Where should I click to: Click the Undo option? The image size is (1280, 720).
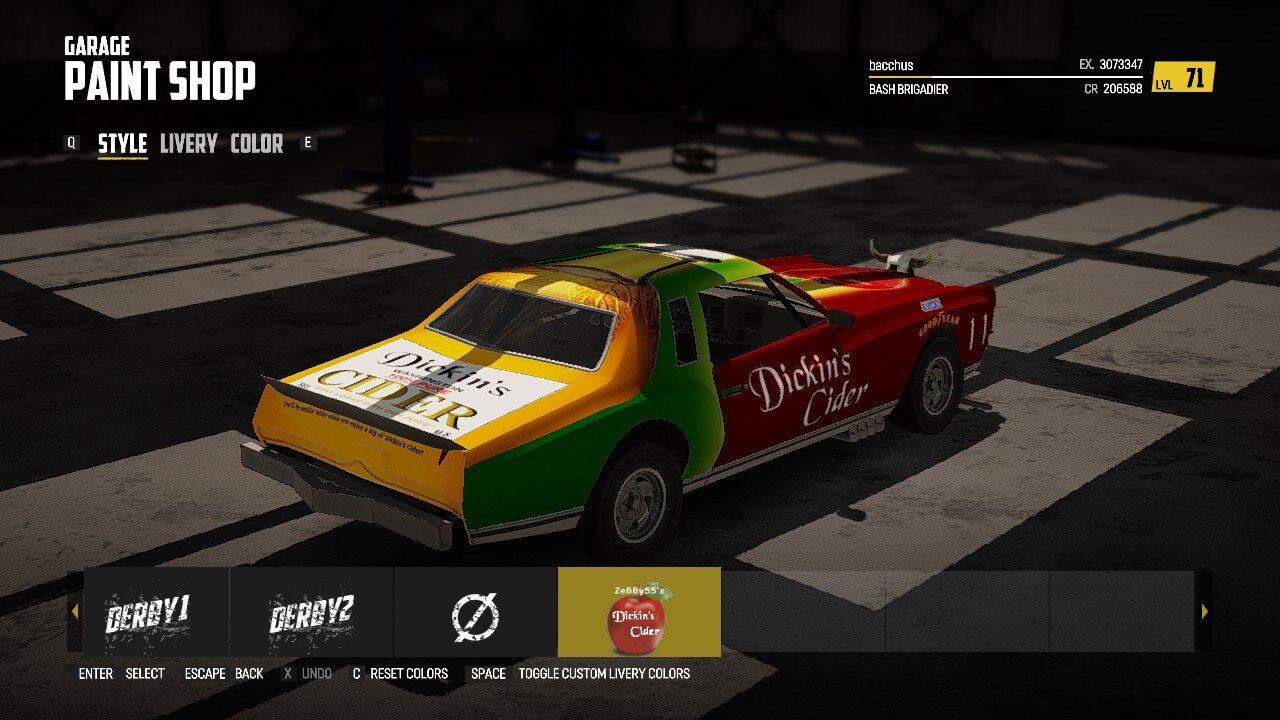pyautogui.click(x=316, y=674)
